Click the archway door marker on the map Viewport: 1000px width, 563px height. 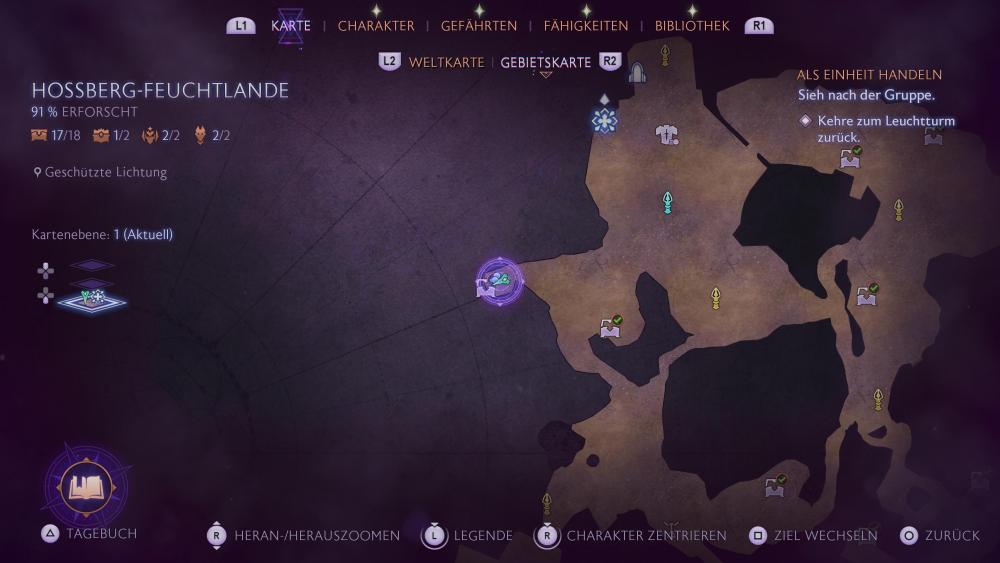[x=637, y=72]
